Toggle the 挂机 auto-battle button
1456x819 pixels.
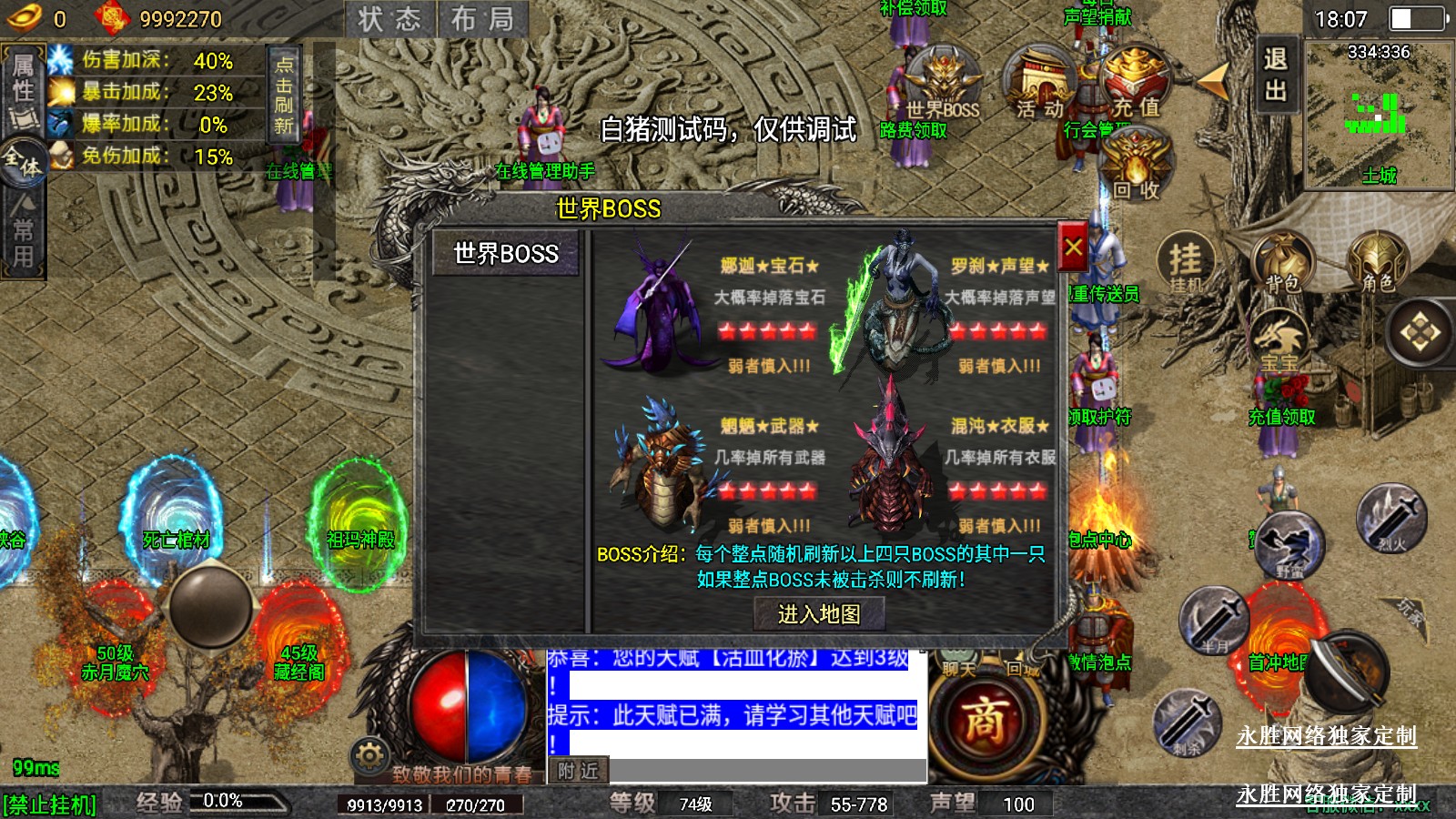(1185, 263)
